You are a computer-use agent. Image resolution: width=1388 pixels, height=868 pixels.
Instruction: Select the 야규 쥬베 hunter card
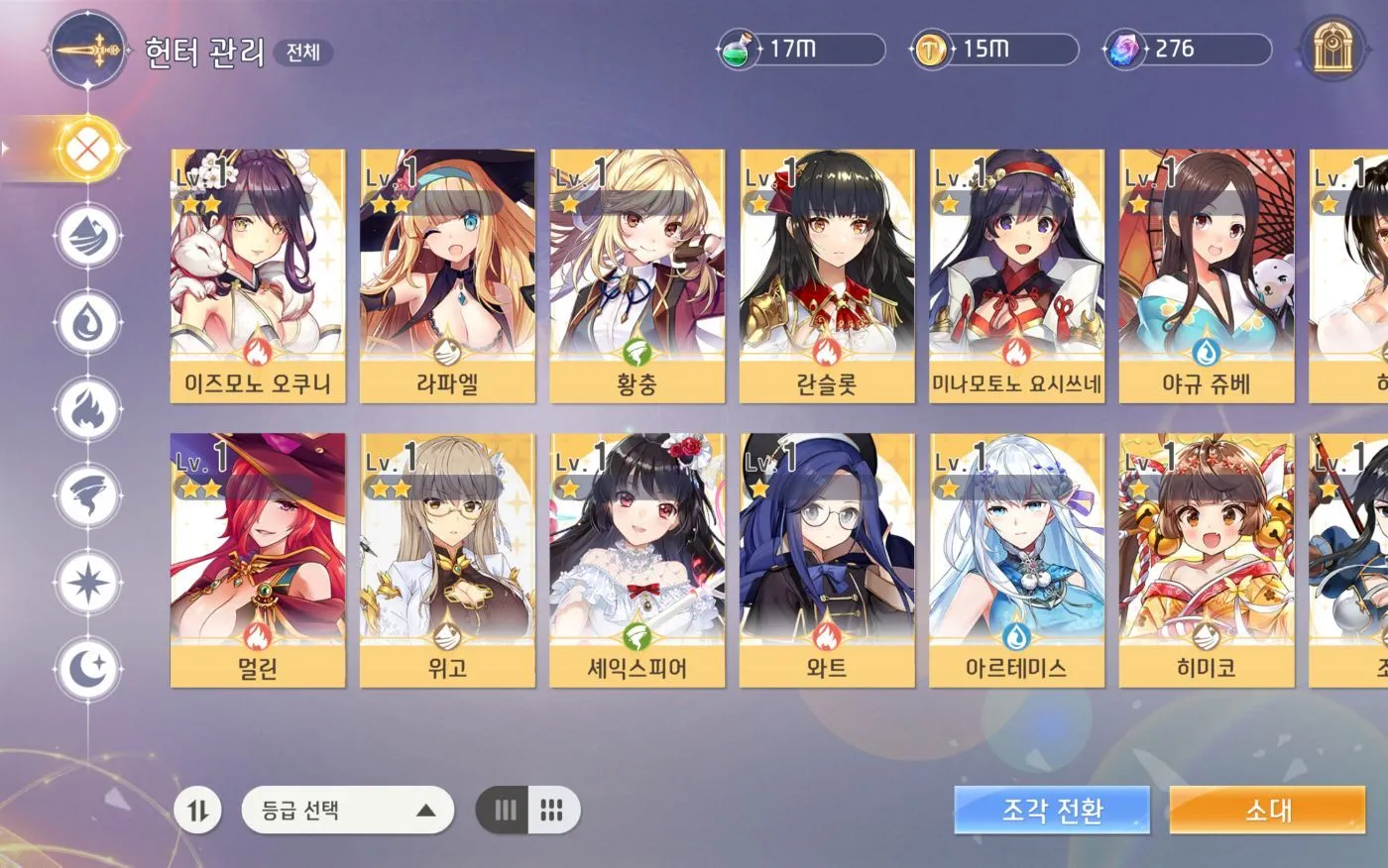[x=1207, y=275]
